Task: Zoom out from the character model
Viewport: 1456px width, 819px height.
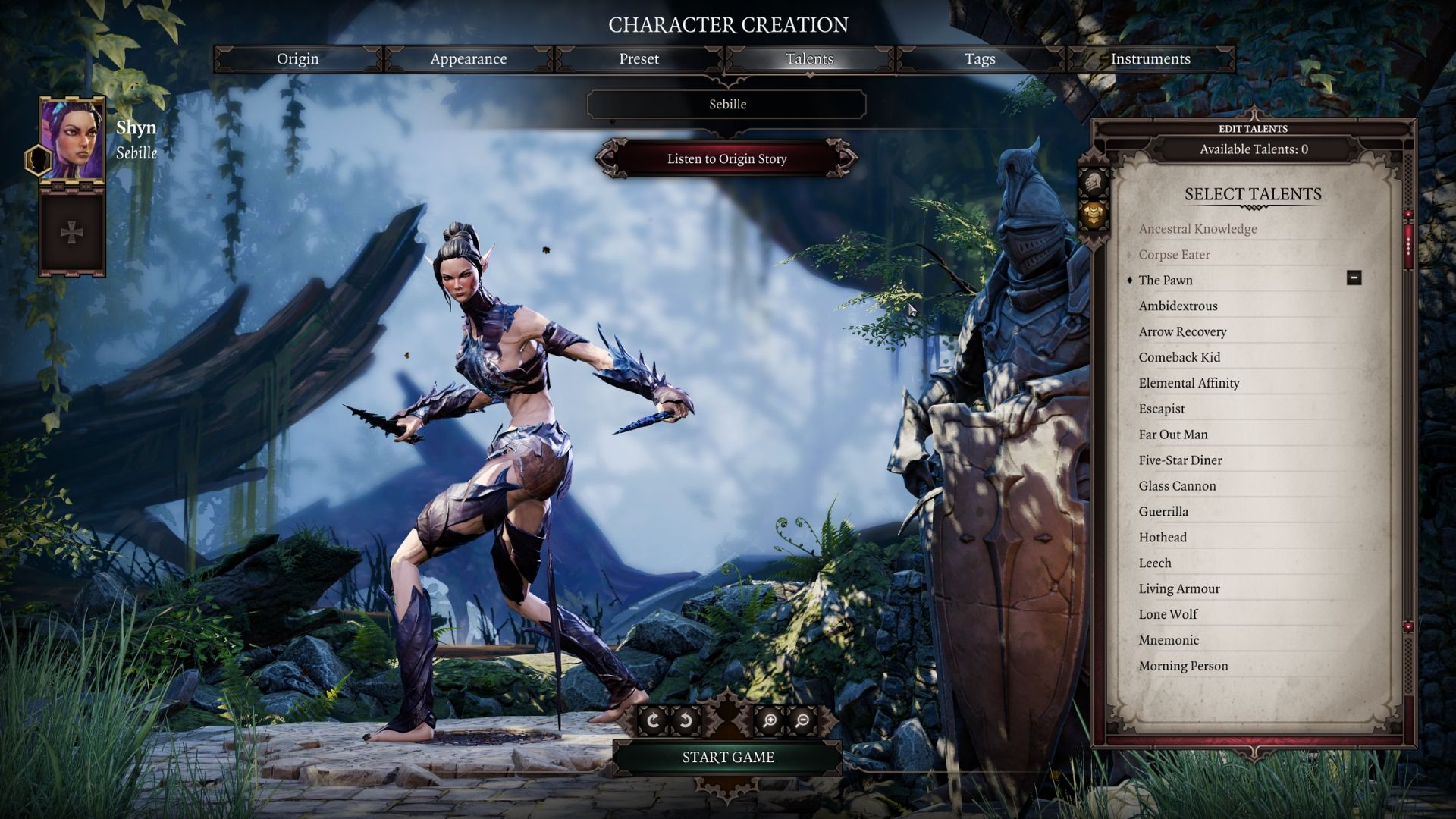Action: pos(803,720)
